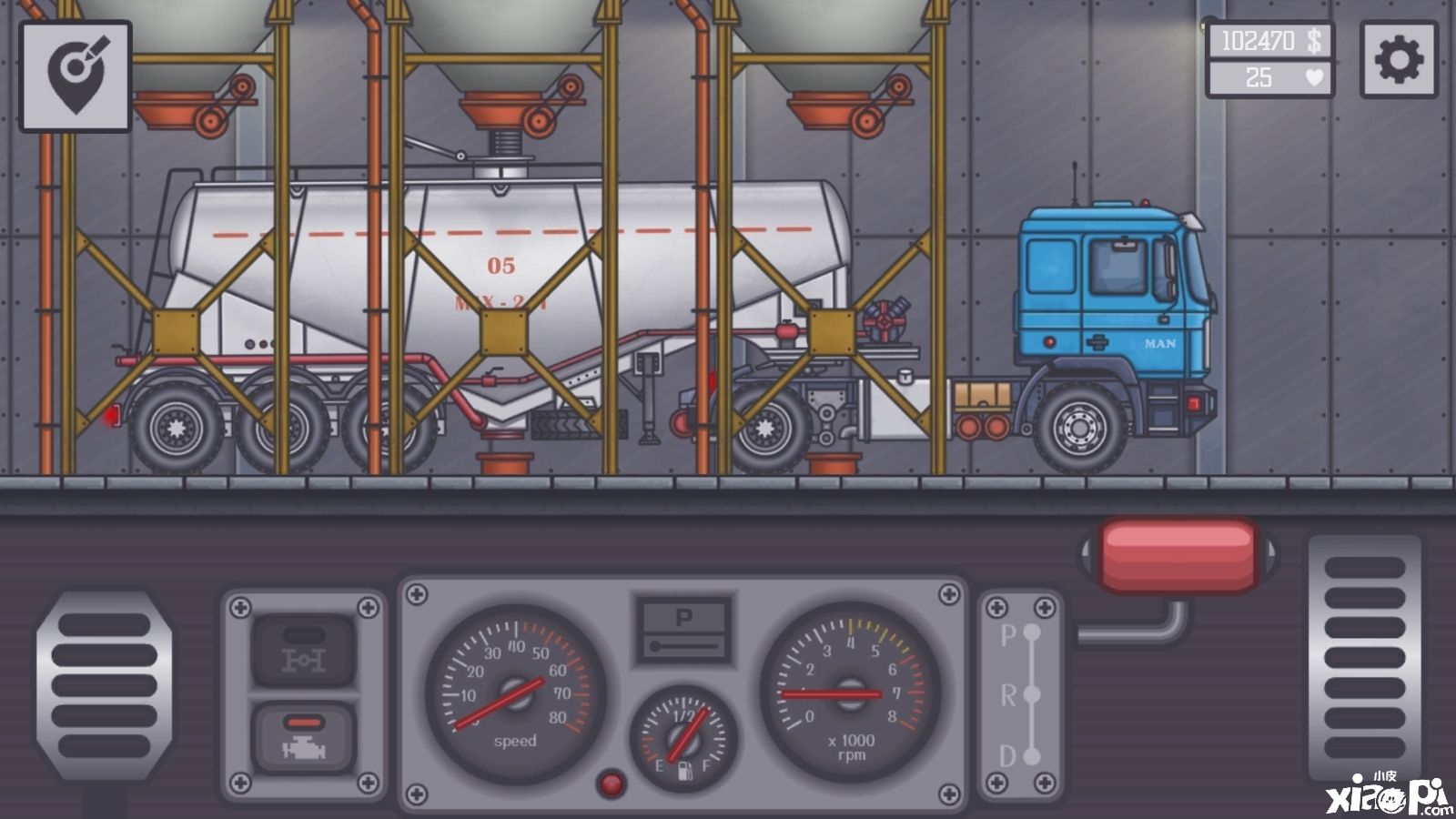Open the gear settings menu
The image size is (1456, 819).
tap(1399, 60)
